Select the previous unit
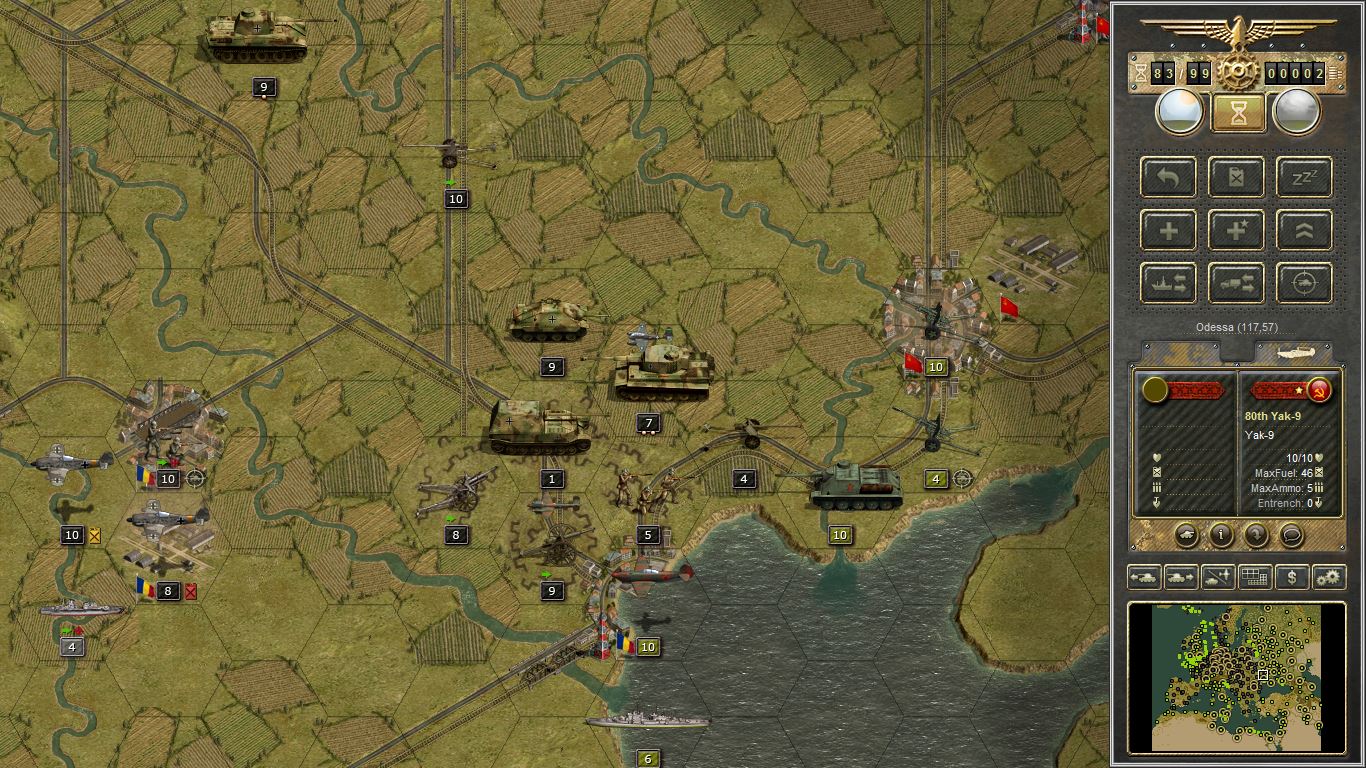 (1146, 577)
